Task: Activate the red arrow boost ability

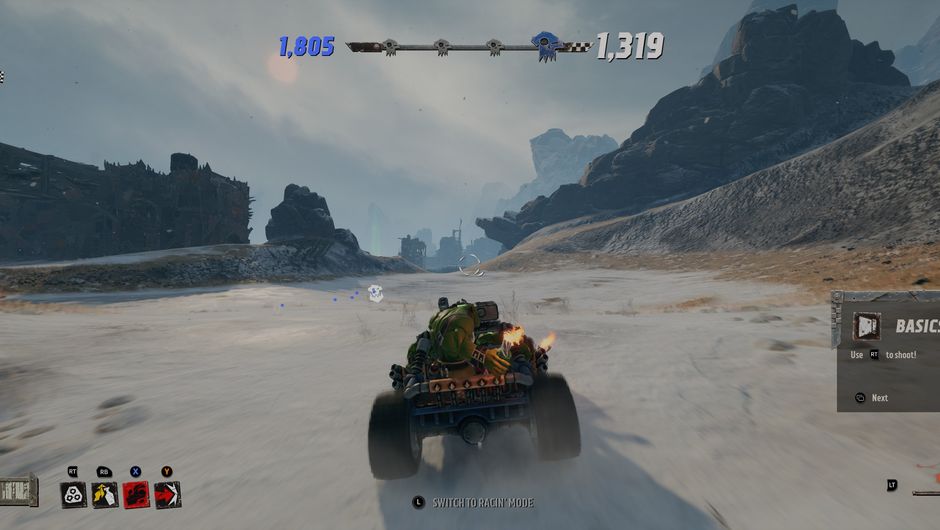Action: point(167,494)
